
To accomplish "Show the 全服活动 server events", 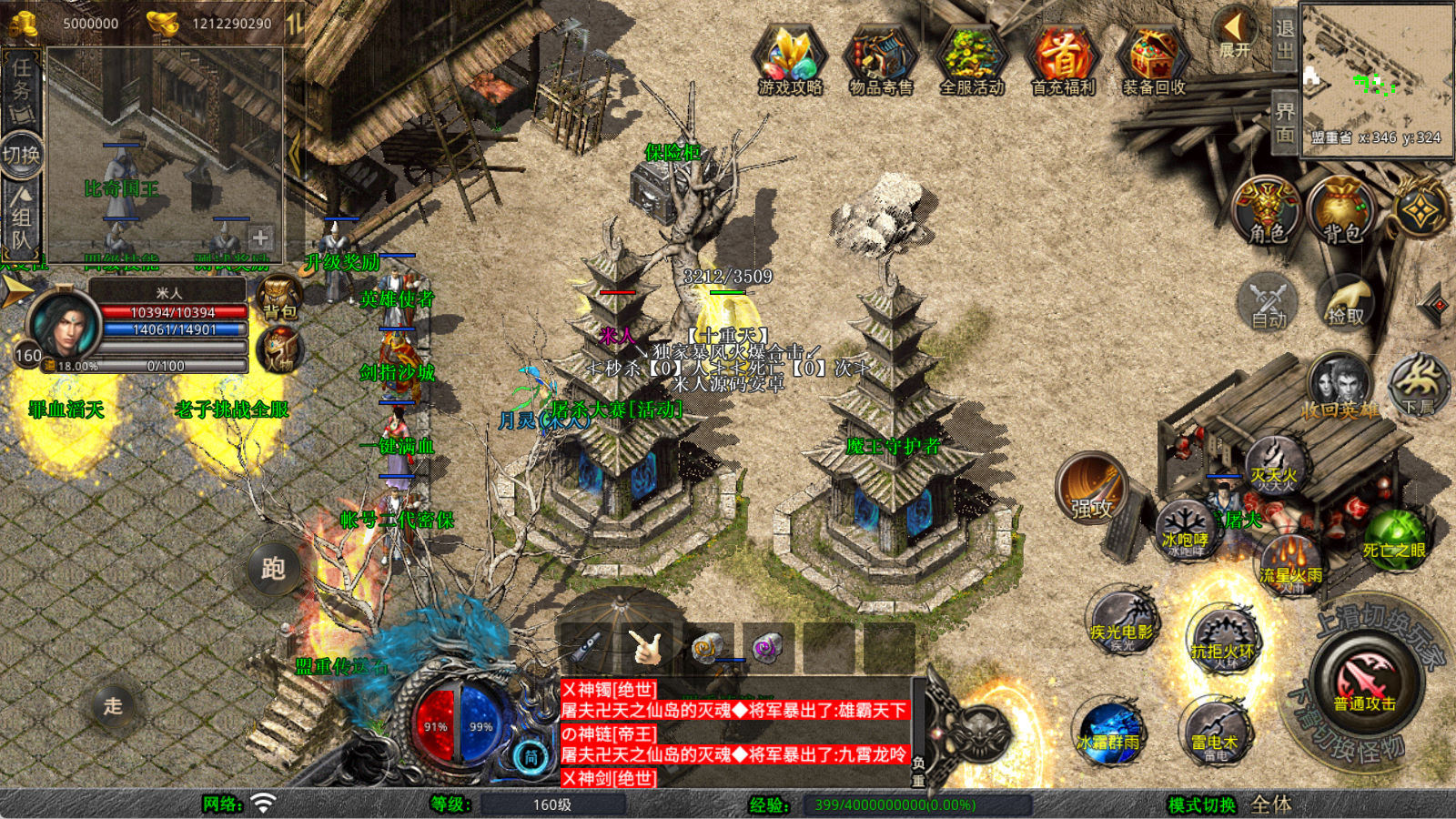I will pos(972,59).
